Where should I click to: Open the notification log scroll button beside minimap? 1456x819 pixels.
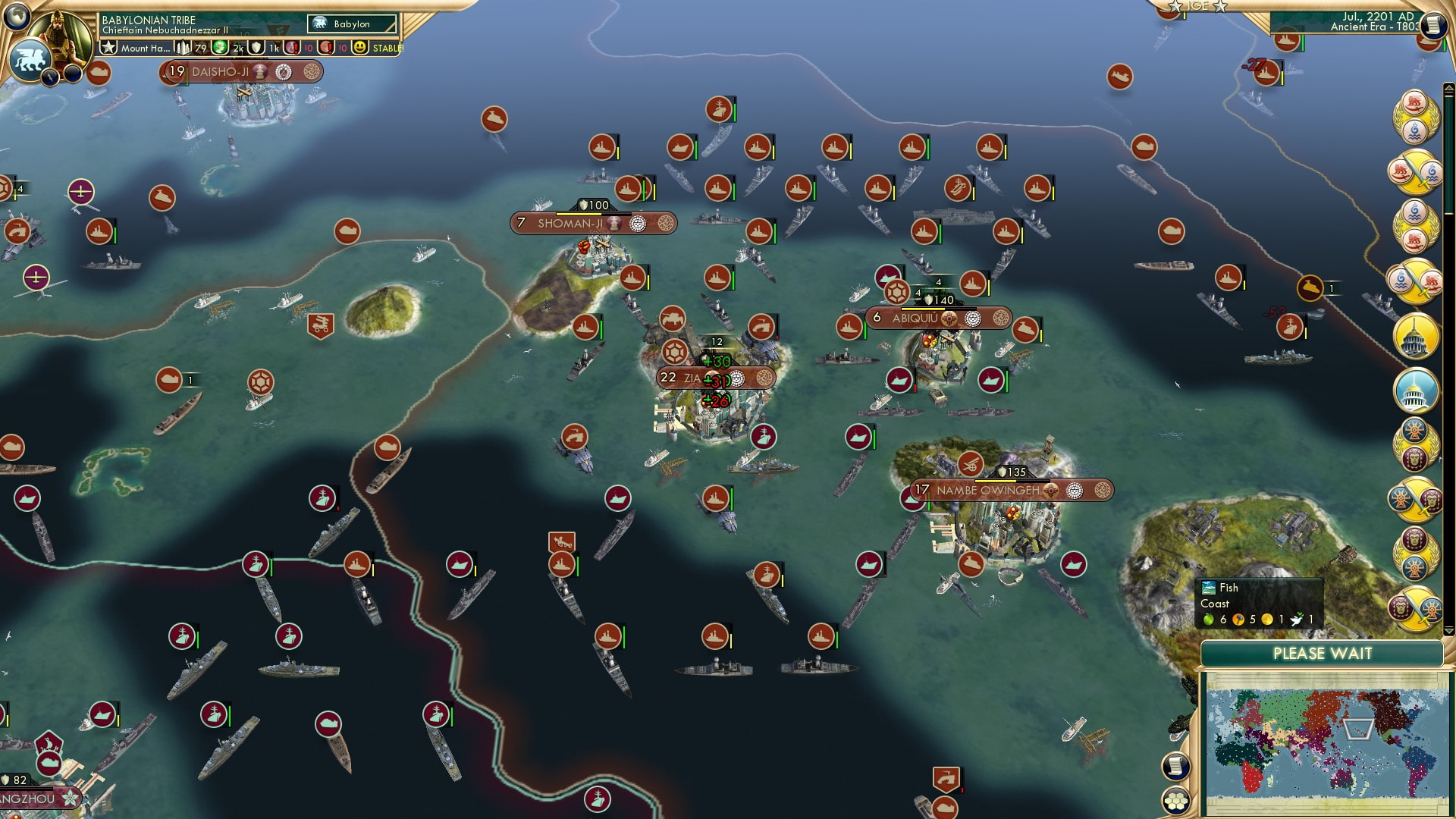pos(1176,766)
